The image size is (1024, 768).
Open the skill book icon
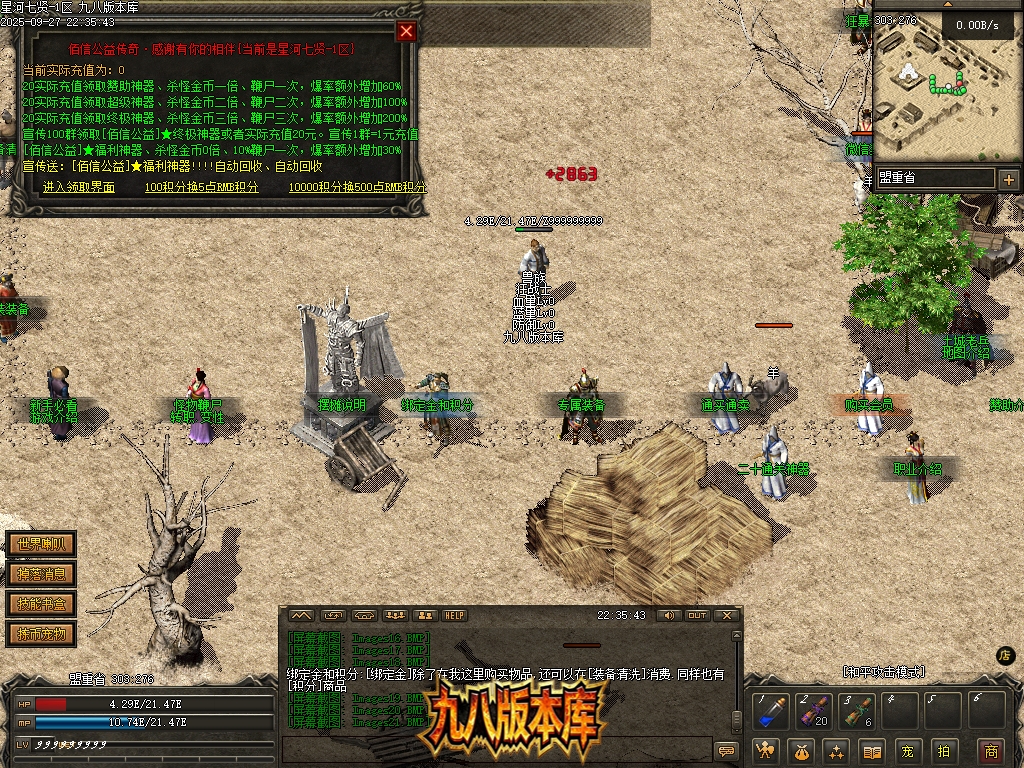[x=872, y=750]
